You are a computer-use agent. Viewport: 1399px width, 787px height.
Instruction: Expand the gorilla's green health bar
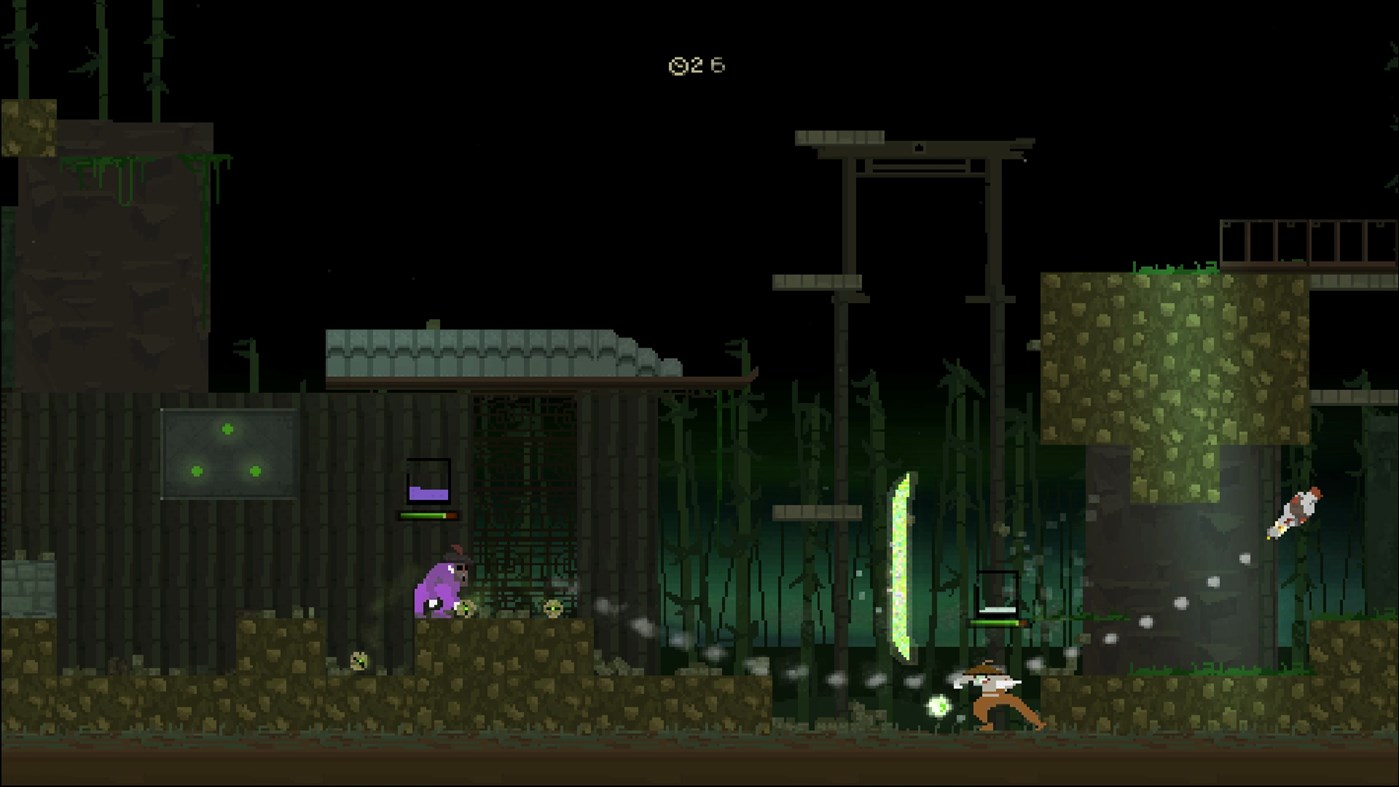point(420,515)
